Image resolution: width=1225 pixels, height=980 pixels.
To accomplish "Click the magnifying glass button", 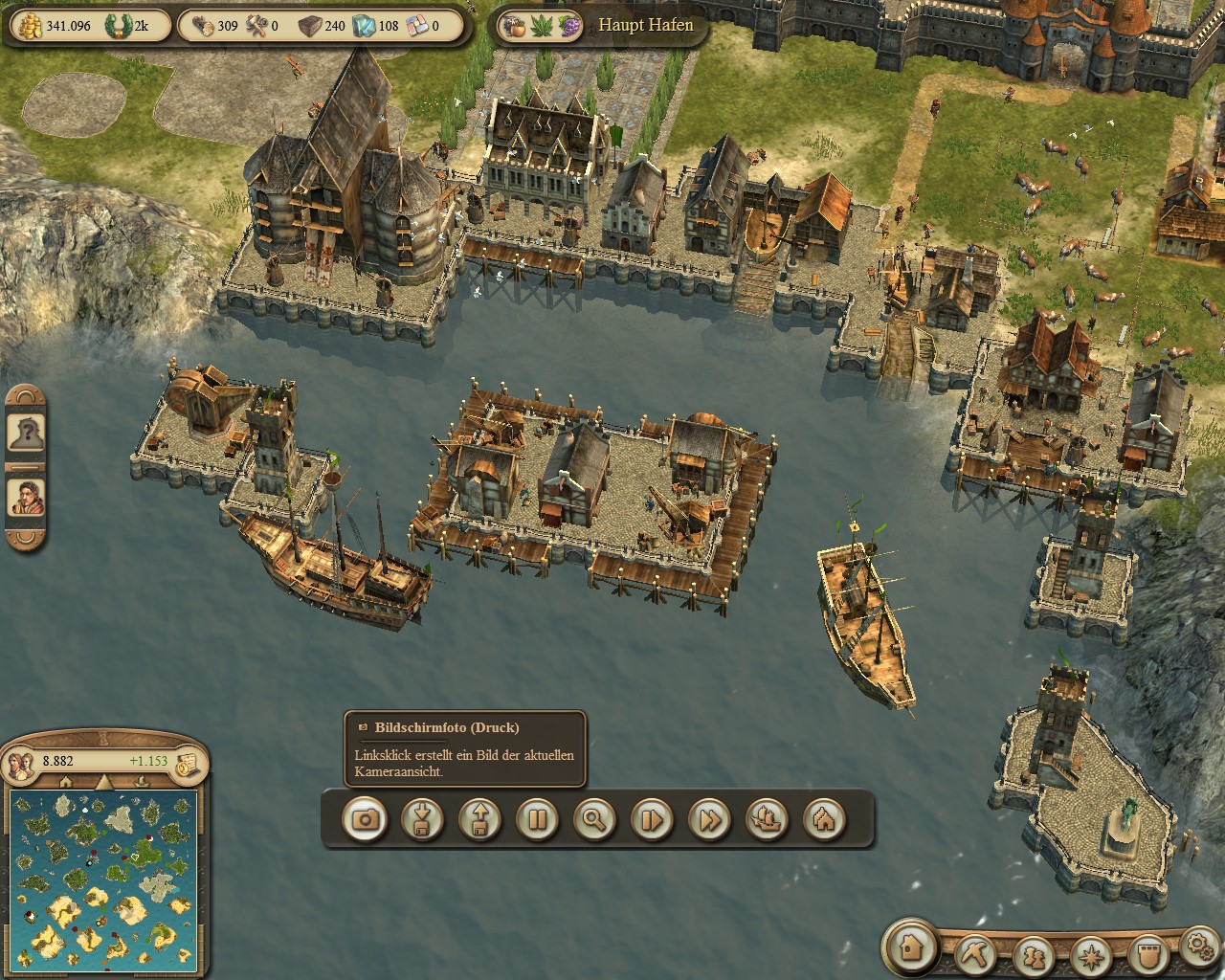I will point(594,819).
